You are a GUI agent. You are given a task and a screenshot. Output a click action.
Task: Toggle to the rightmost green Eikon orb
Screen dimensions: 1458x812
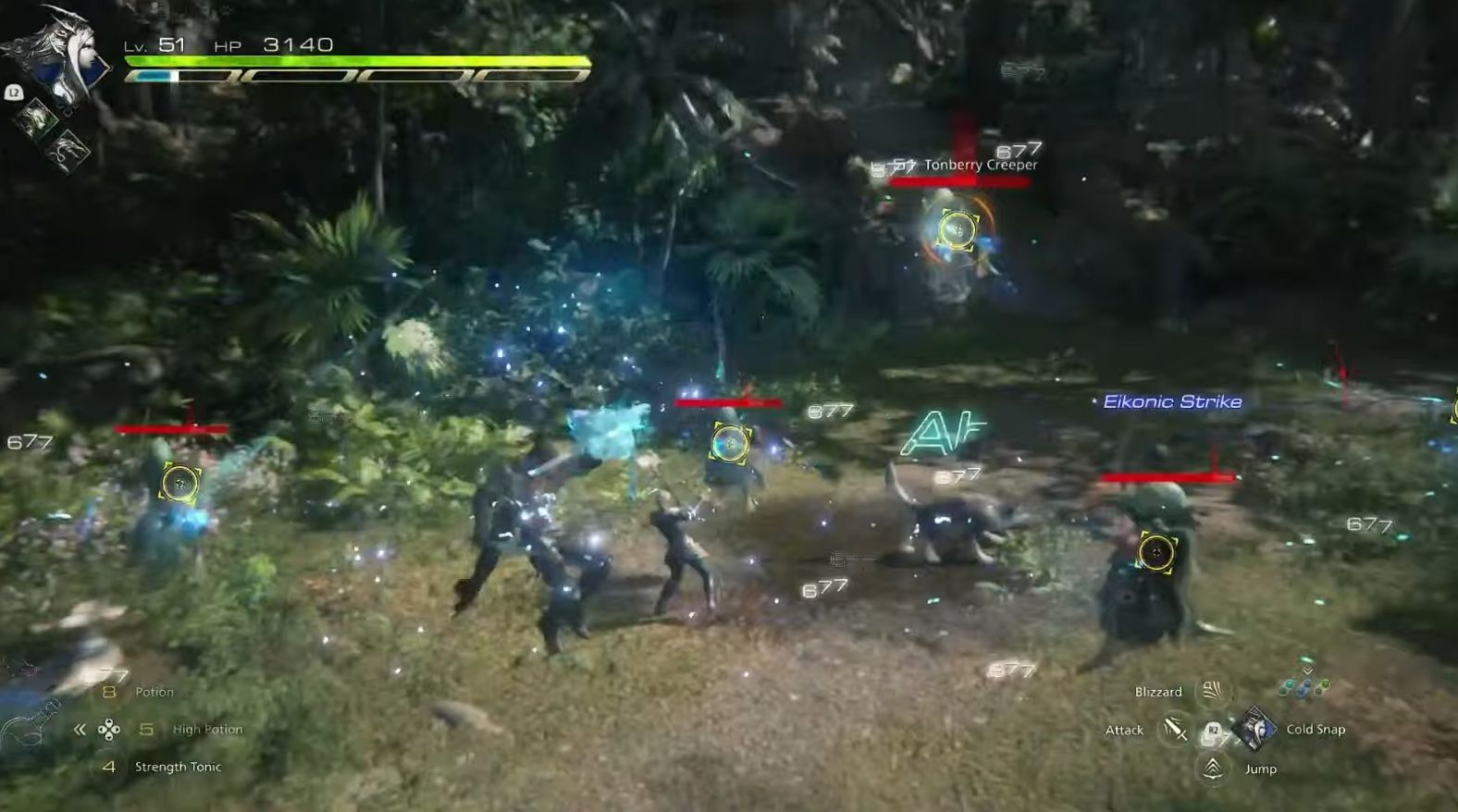click(1326, 684)
